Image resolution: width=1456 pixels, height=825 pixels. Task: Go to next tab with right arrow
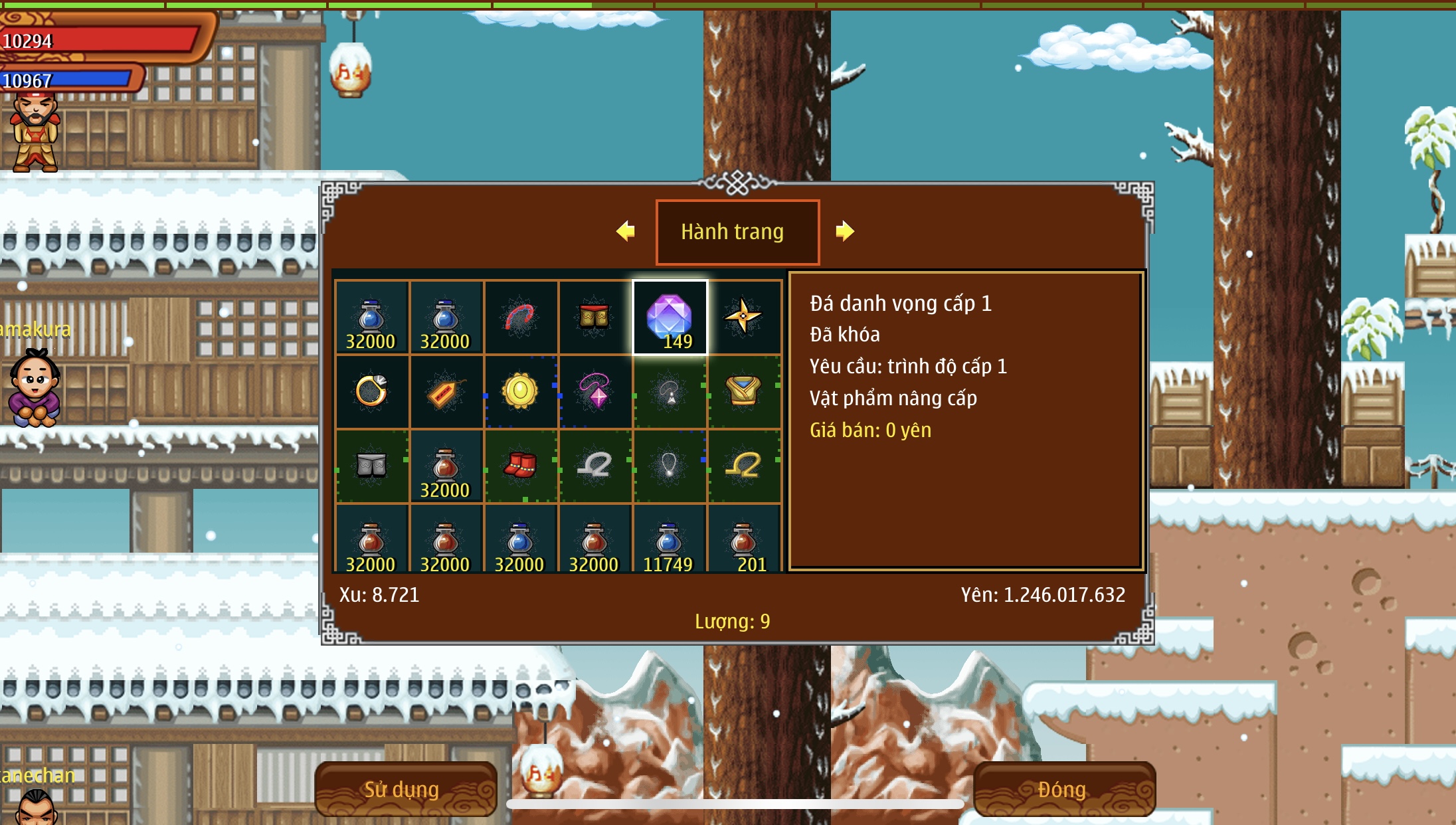click(x=845, y=231)
